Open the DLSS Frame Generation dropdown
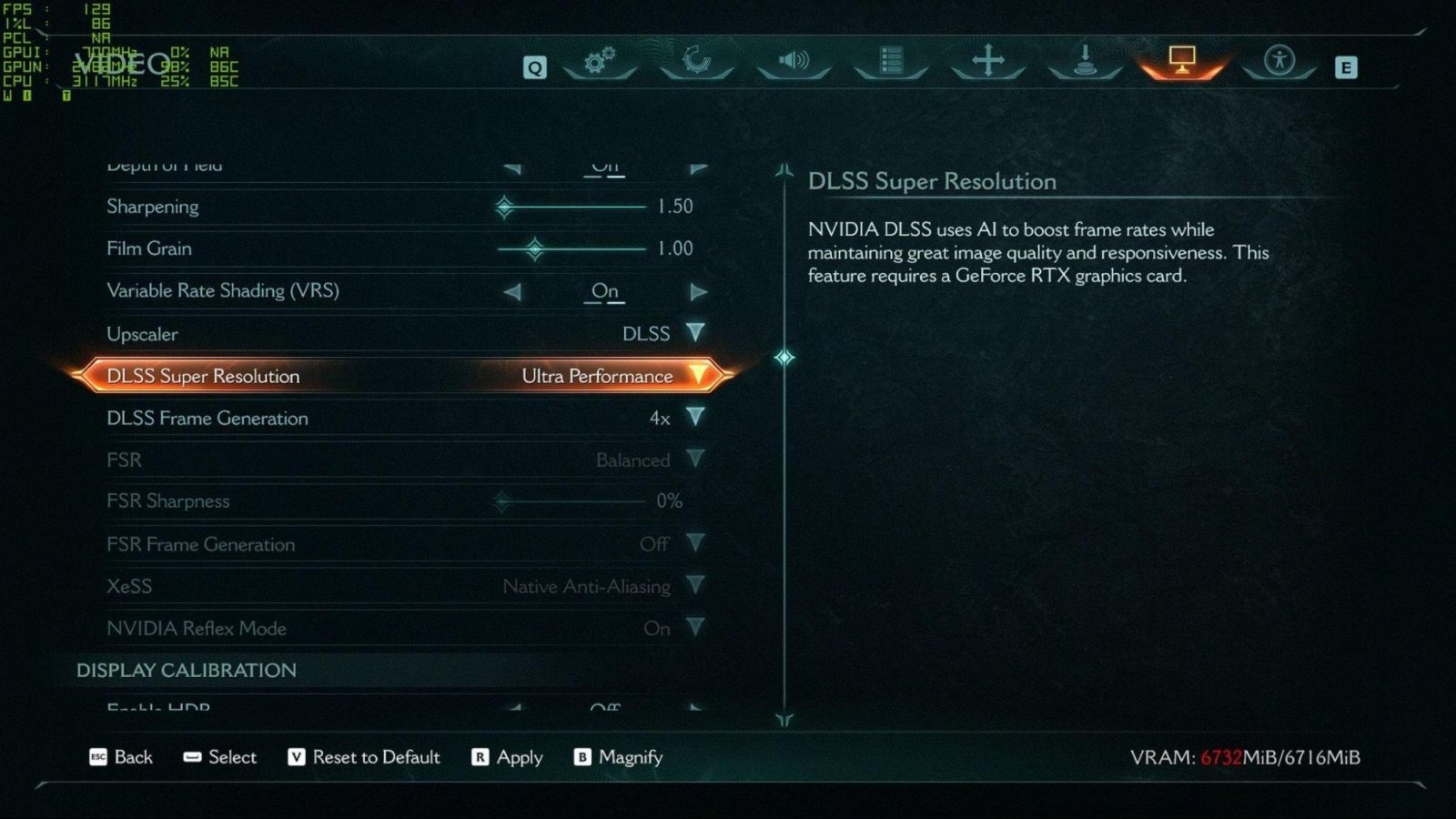1456x819 pixels. pyautogui.click(x=695, y=418)
